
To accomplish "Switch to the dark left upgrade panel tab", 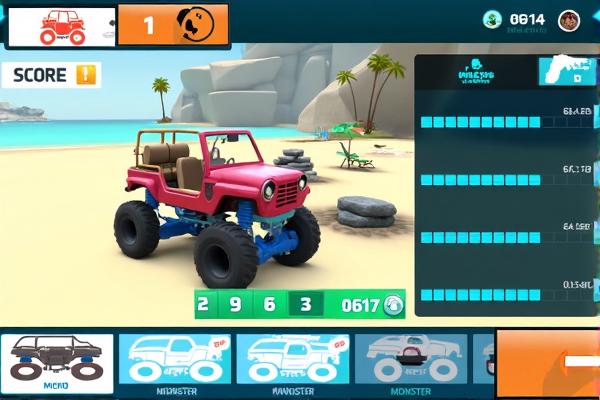I will coord(476,72).
